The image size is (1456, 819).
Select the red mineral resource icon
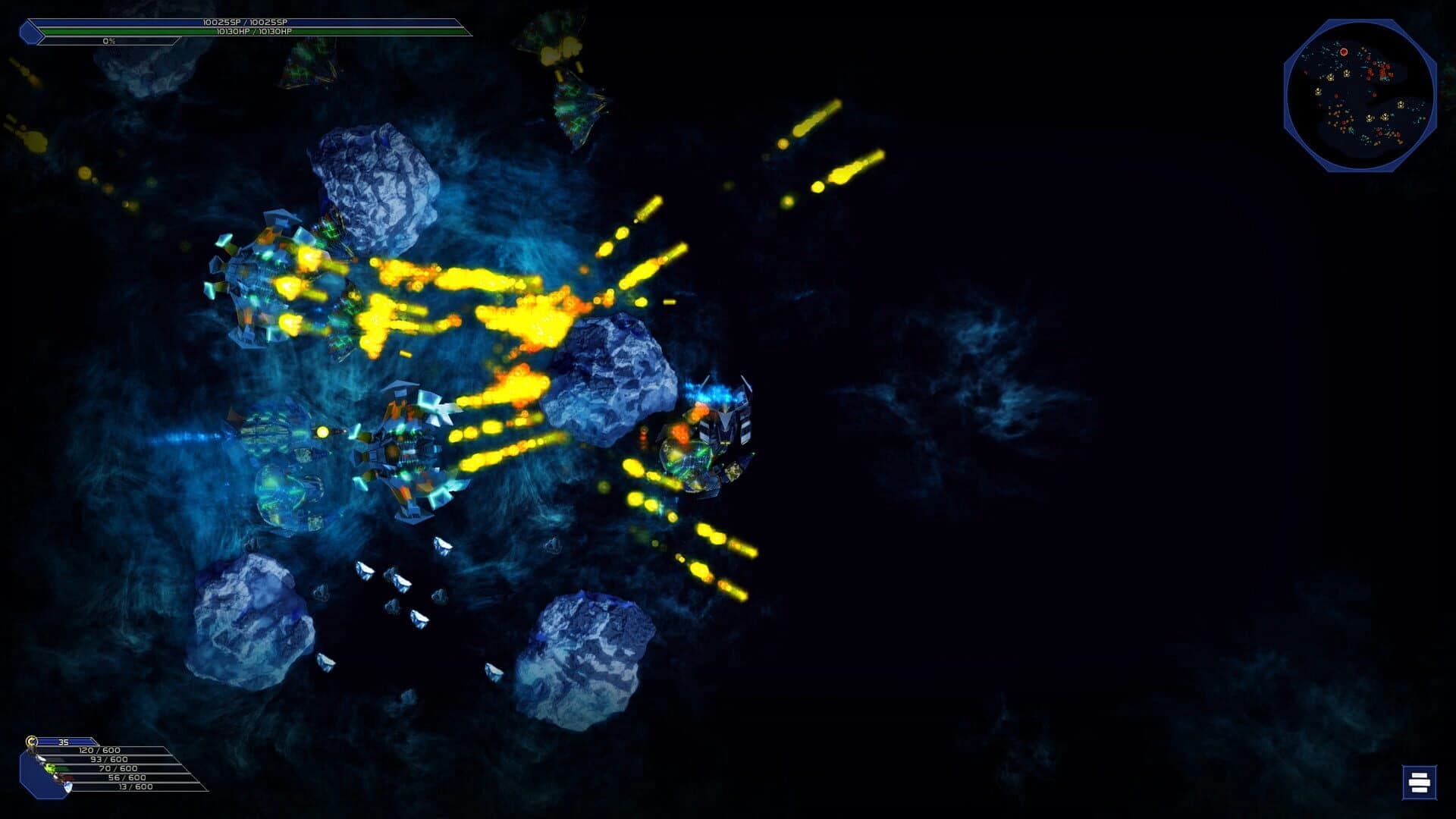61,778
